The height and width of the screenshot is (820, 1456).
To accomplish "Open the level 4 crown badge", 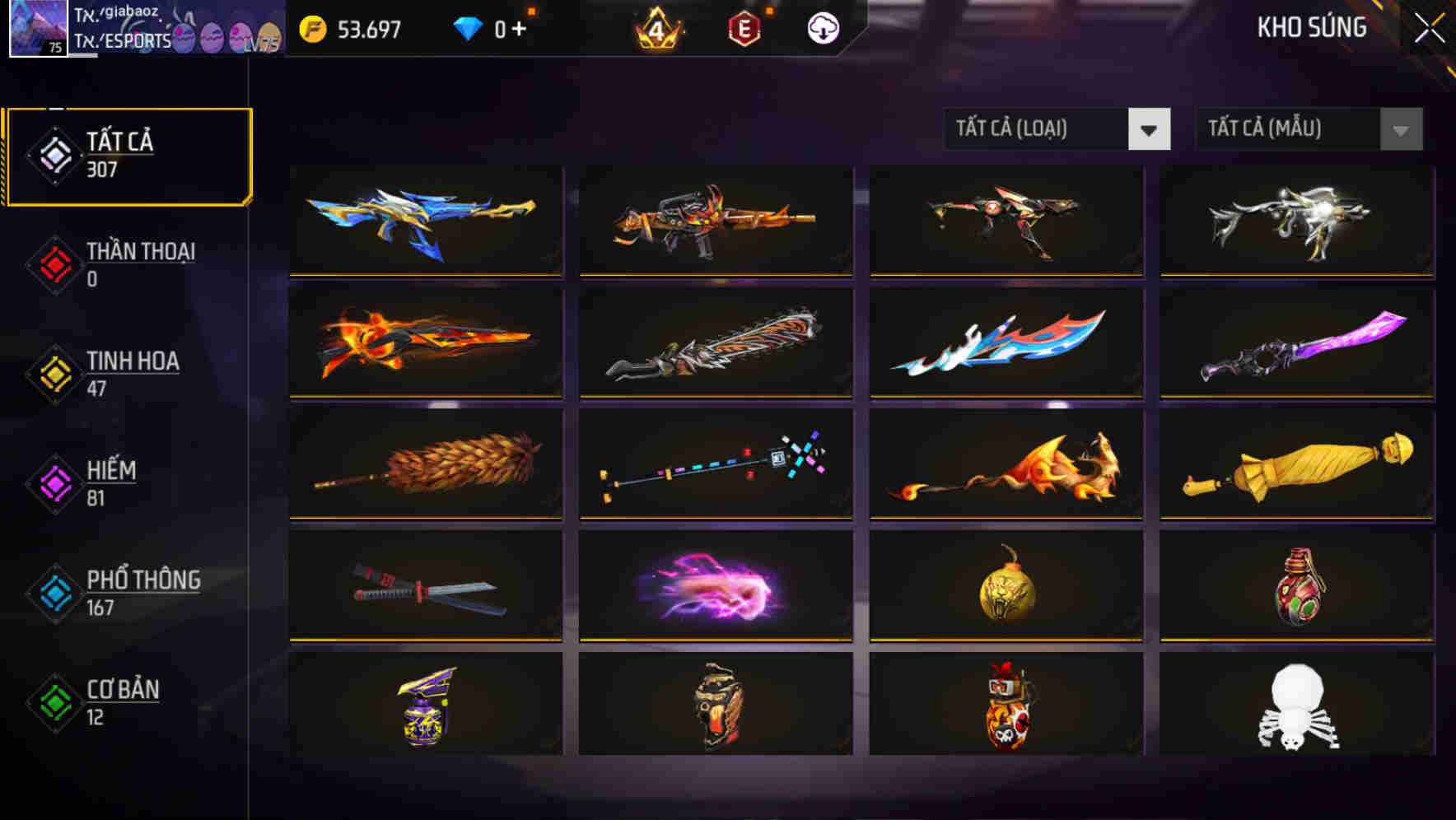I will 658,30.
